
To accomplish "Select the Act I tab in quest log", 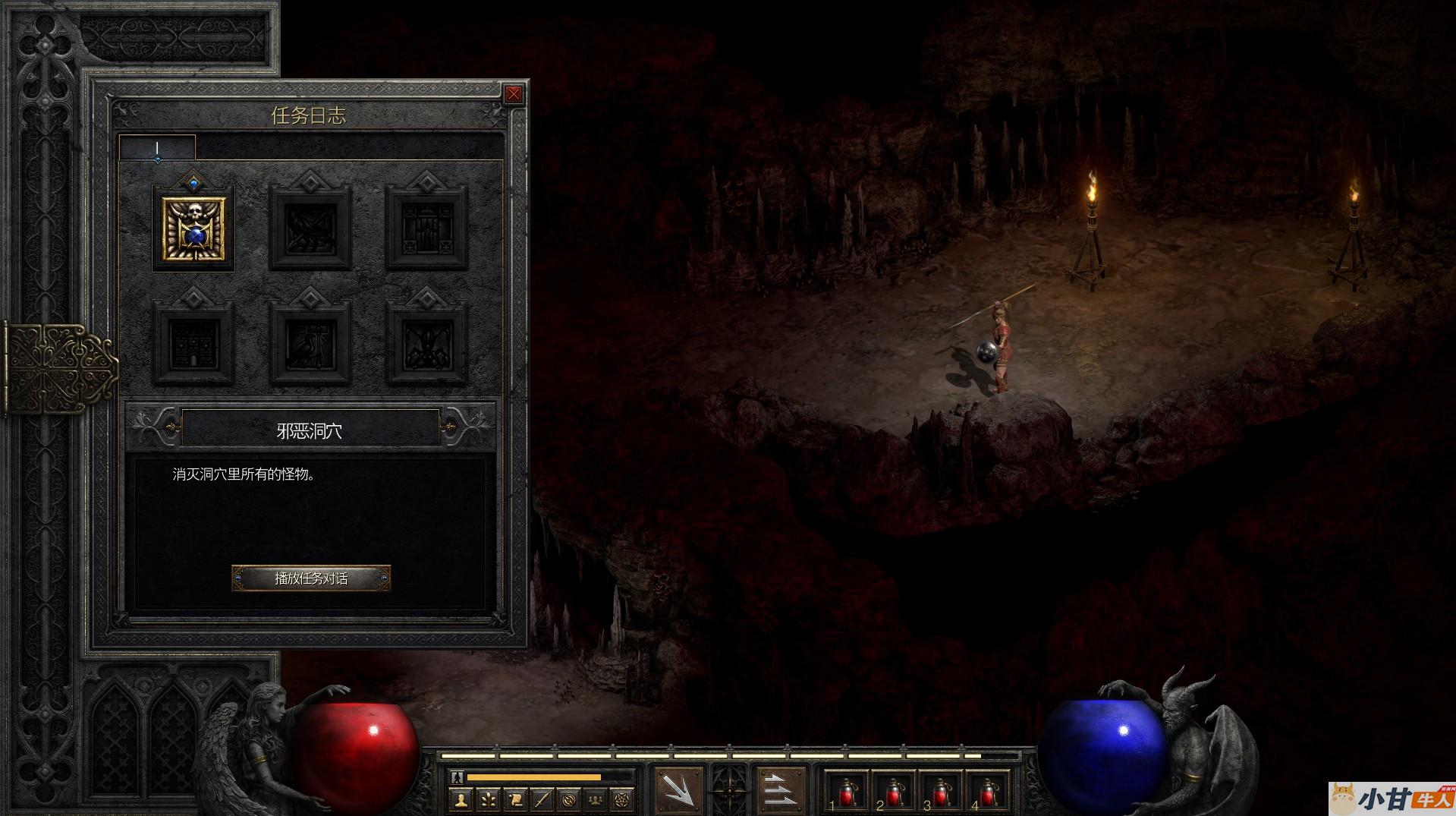I will tap(157, 148).
